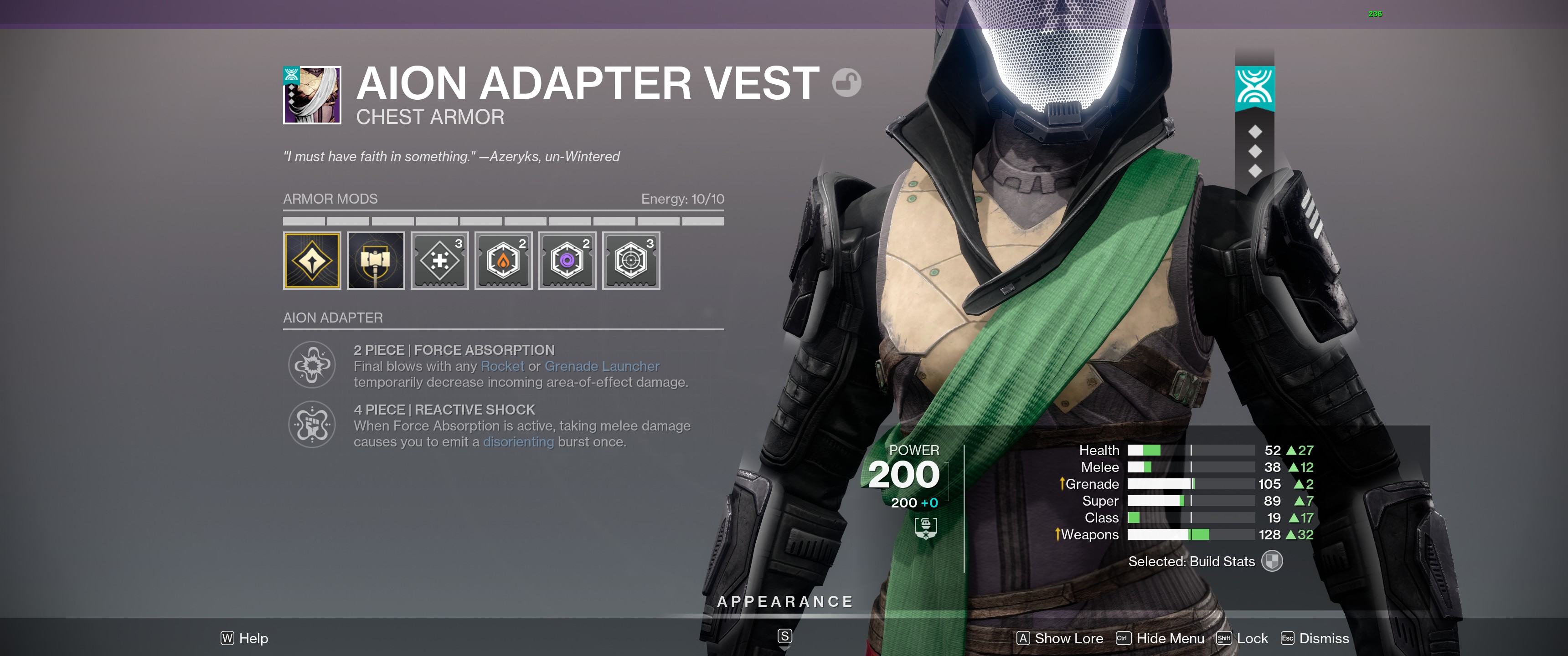1568x656 pixels.
Task: Select the purple void swirl mod slot
Action: tap(567, 261)
